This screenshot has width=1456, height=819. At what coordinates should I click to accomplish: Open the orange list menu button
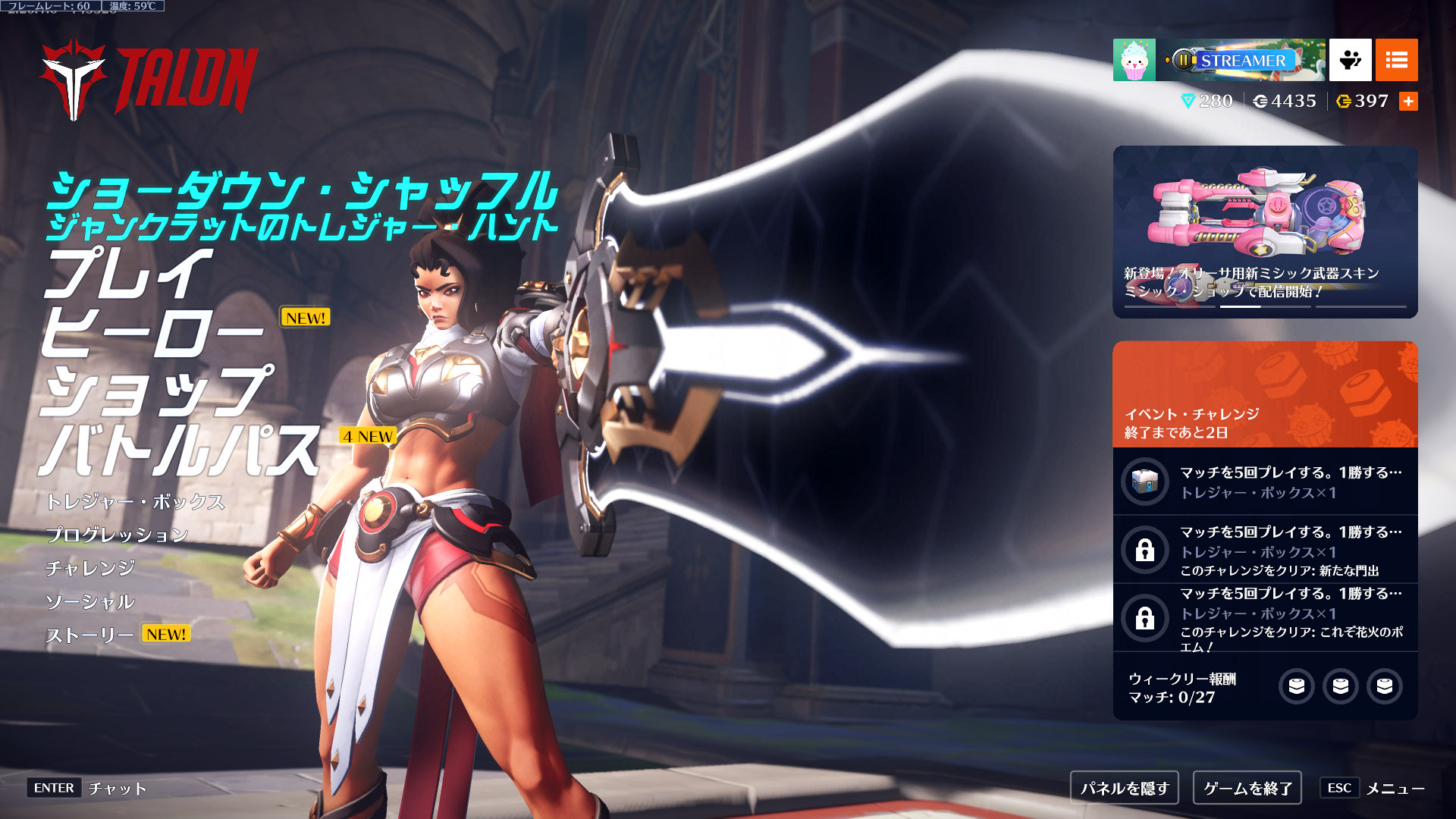pyautogui.click(x=1396, y=60)
